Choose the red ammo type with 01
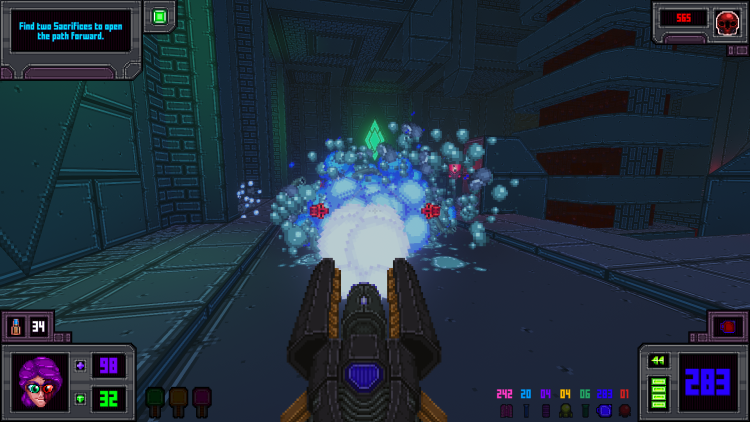This screenshot has height=422, width=750. point(624,410)
